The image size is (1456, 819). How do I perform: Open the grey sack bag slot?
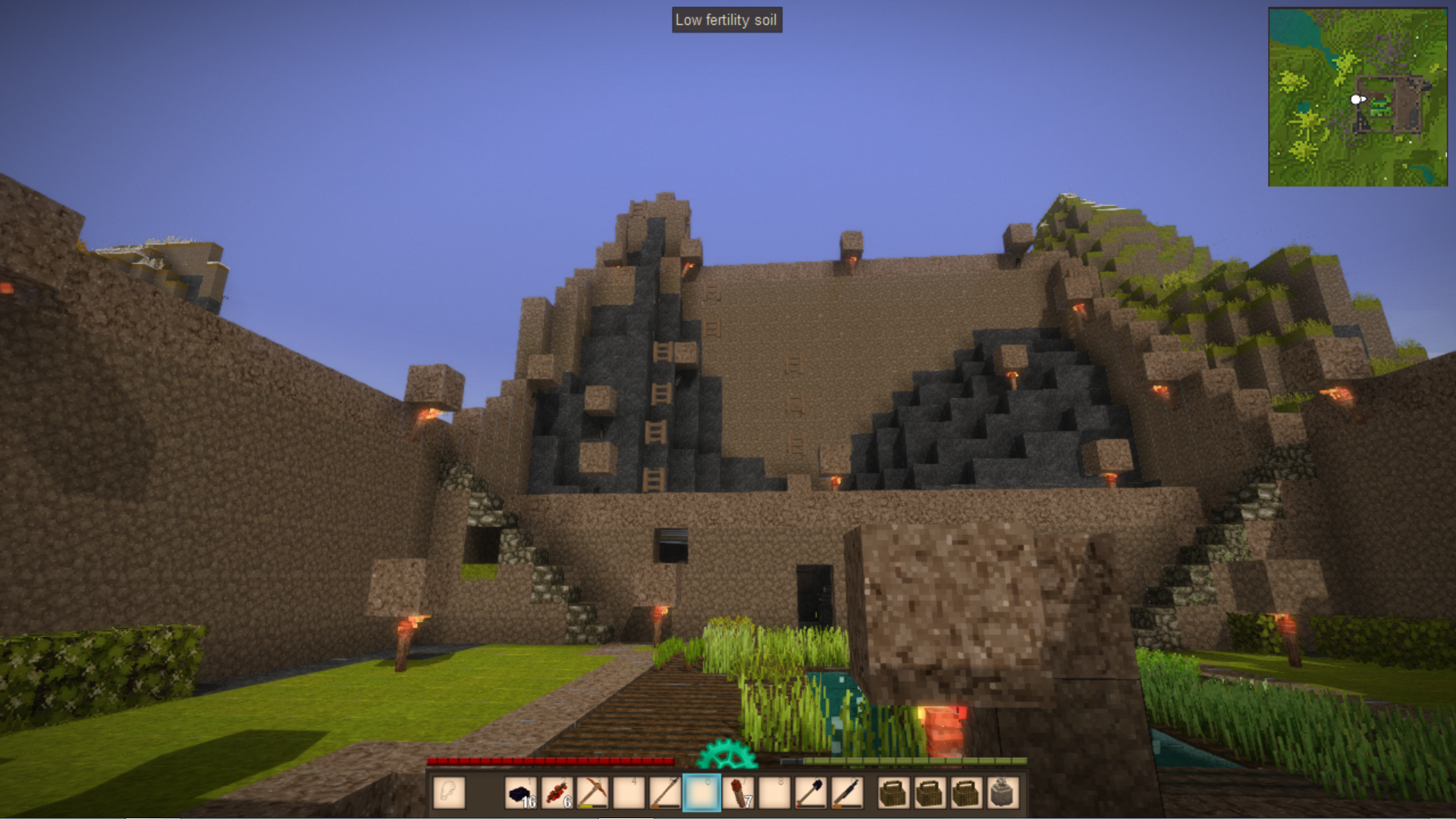(x=1002, y=793)
